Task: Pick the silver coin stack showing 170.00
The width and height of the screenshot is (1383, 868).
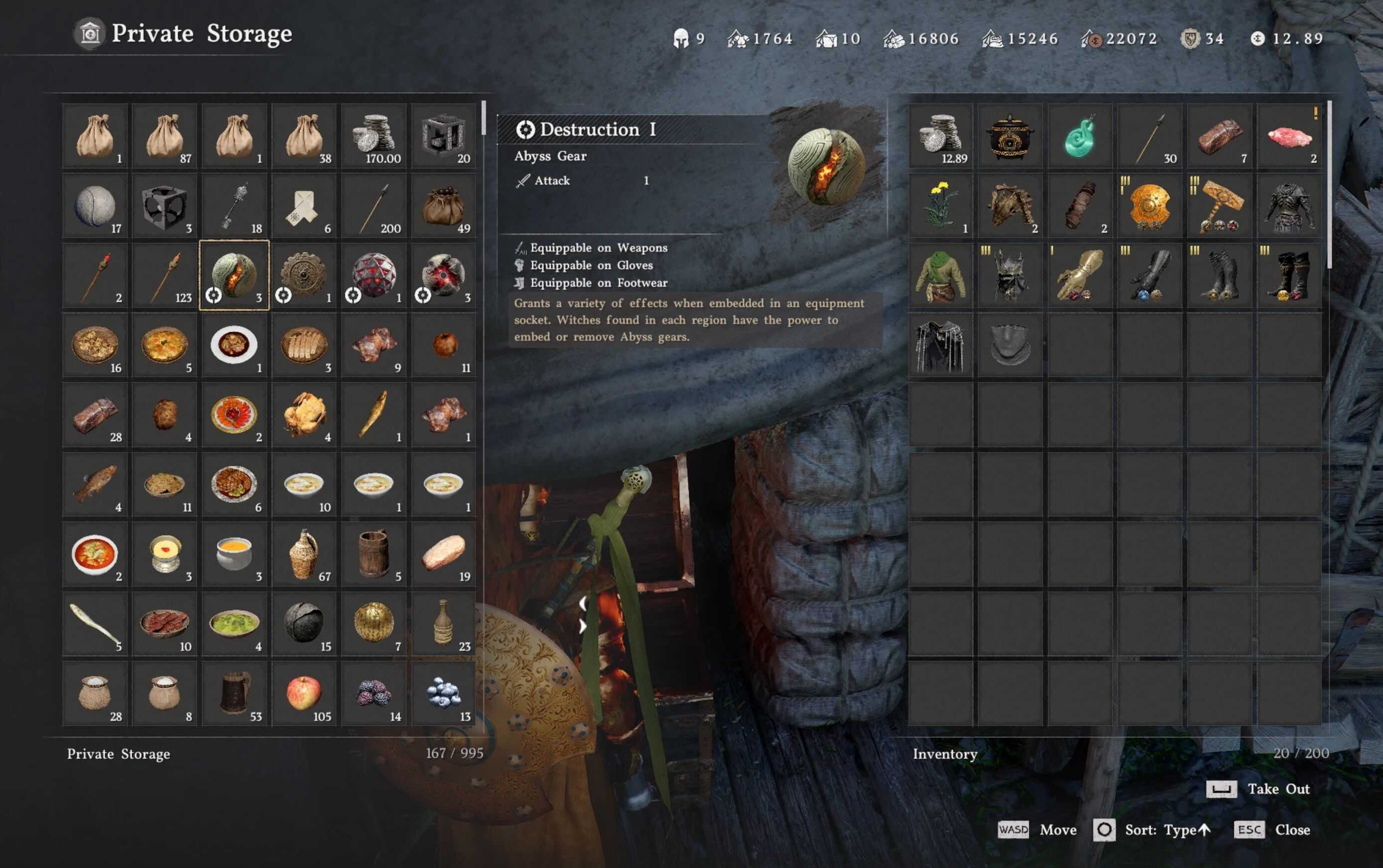Action: pyautogui.click(x=374, y=136)
